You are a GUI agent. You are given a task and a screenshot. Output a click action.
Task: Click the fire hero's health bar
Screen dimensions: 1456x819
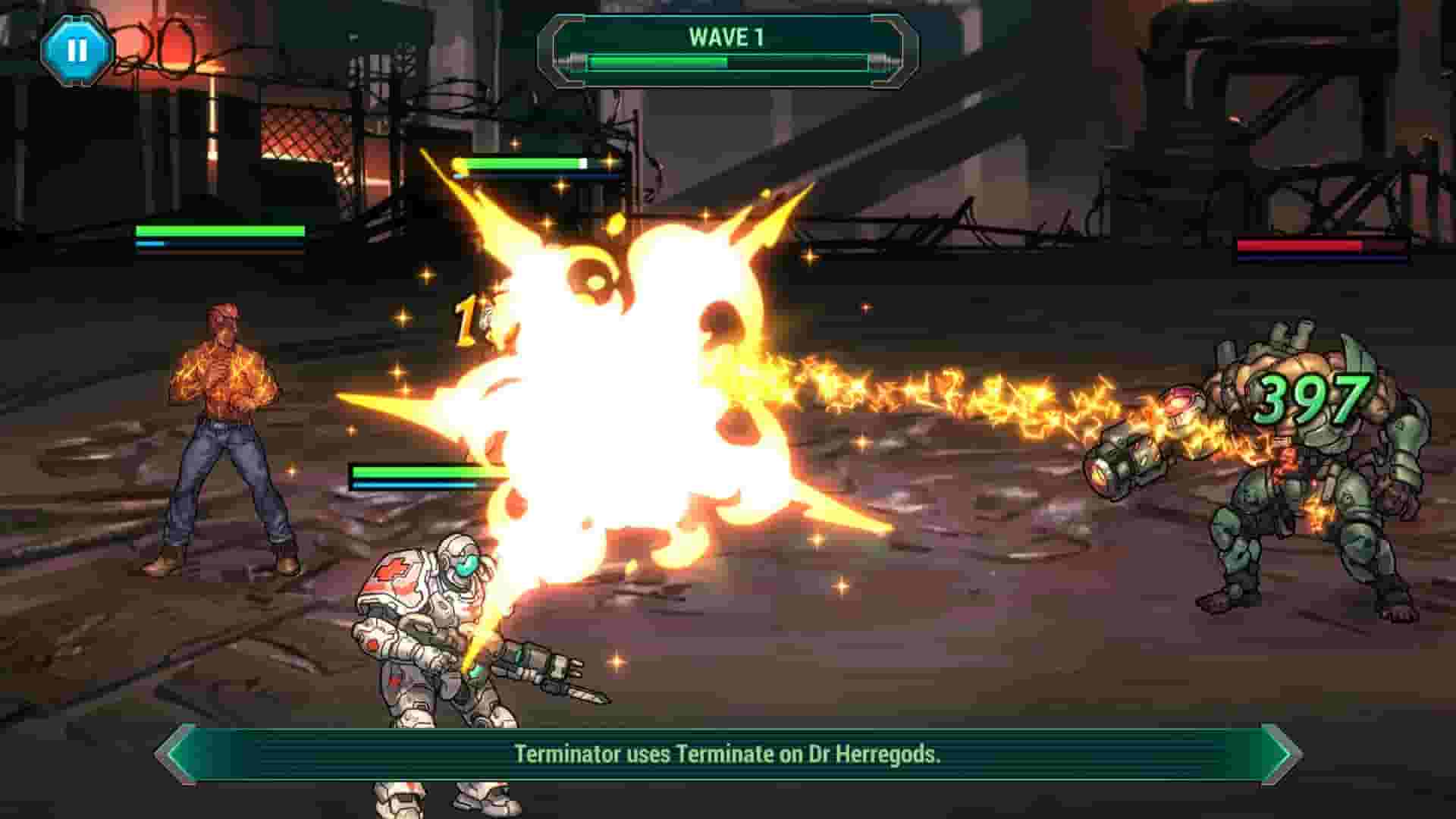[220, 231]
